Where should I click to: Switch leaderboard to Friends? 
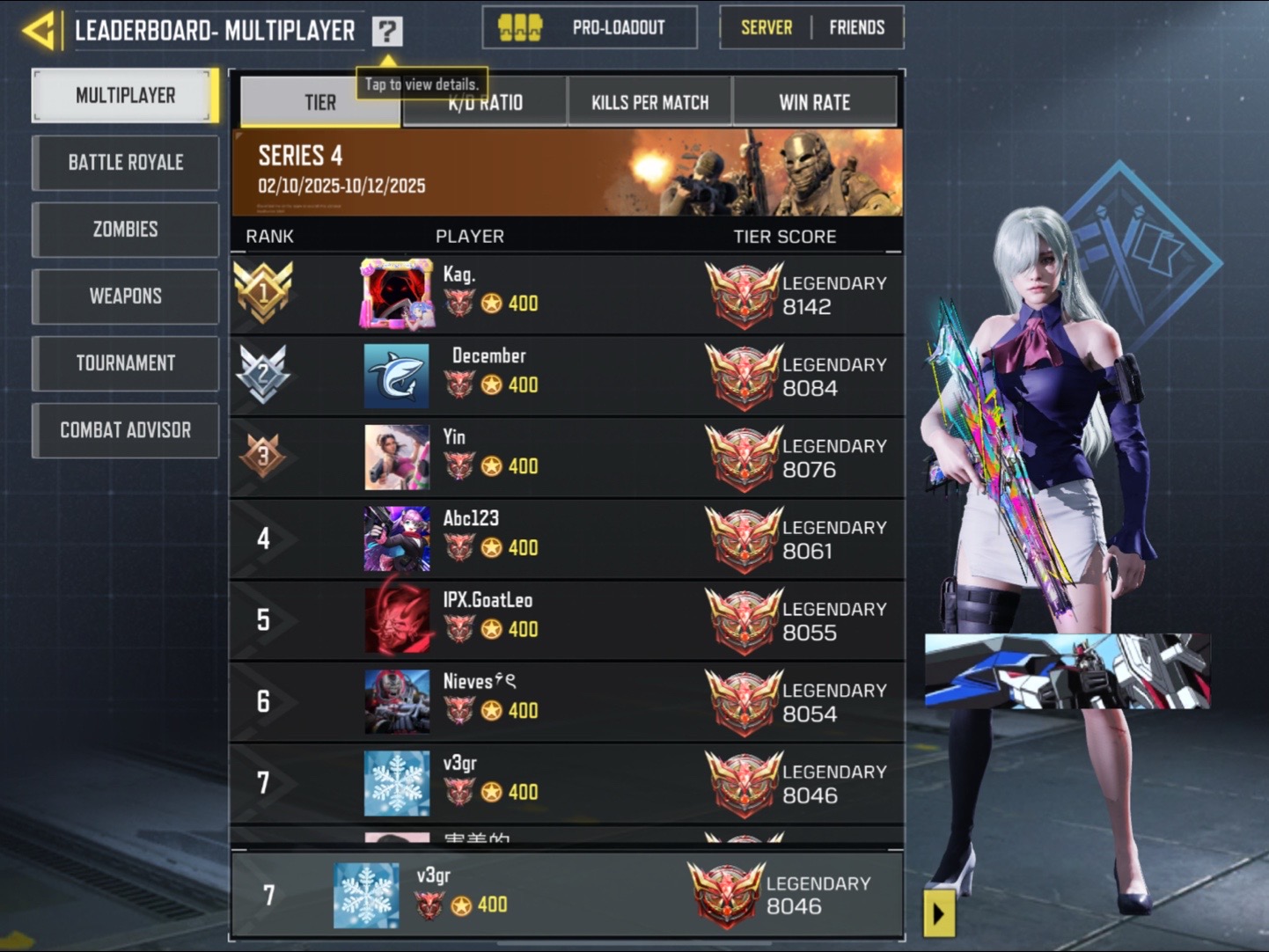pyautogui.click(x=856, y=28)
